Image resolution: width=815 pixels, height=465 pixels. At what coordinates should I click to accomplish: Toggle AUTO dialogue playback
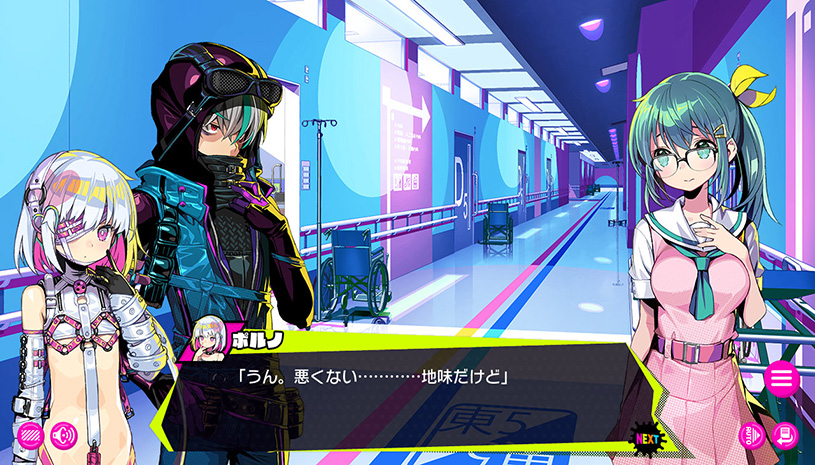752,436
